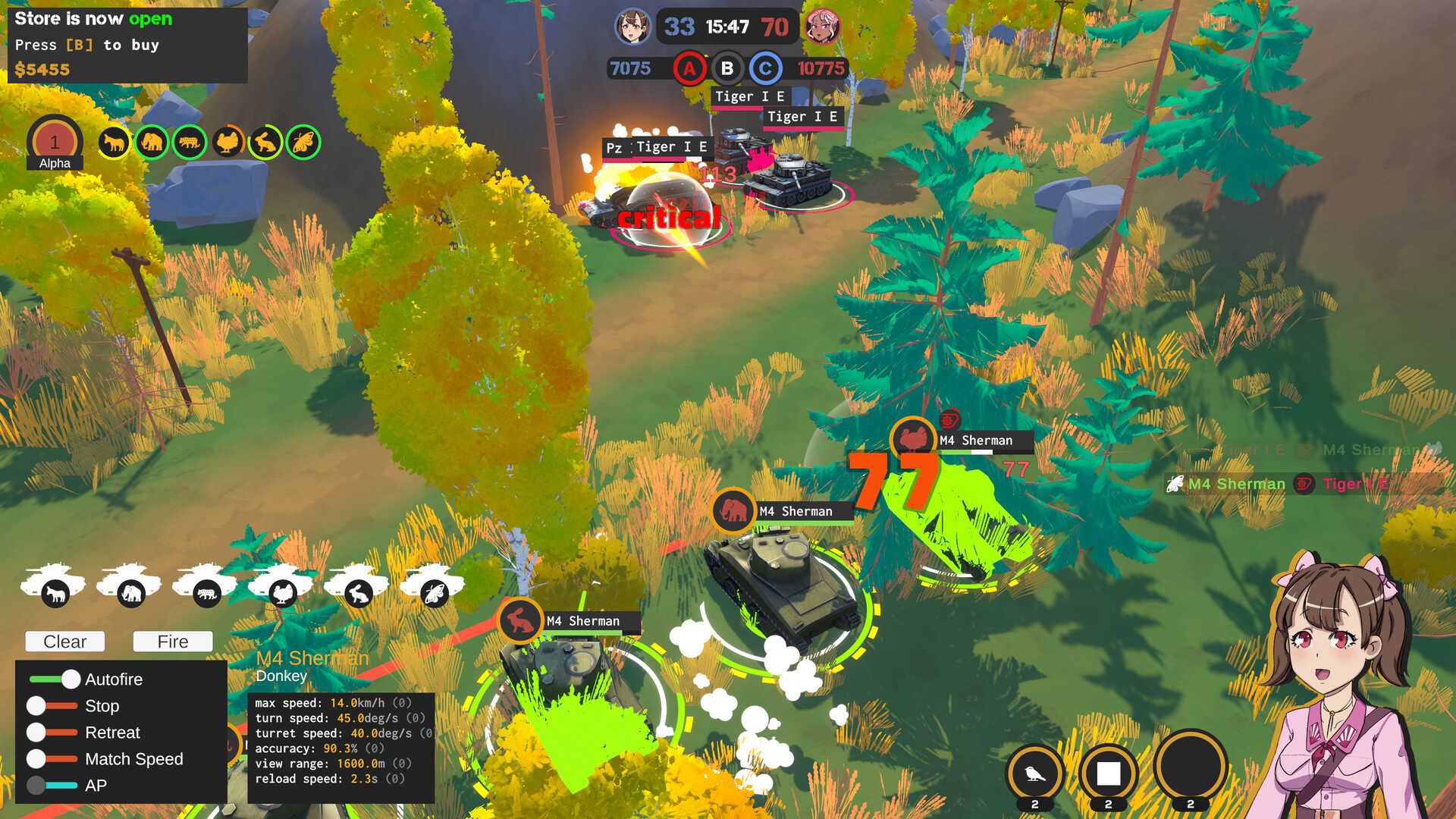Select the donkey unit portrait
The width and height of the screenshot is (1456, 819).
[114, 143]
